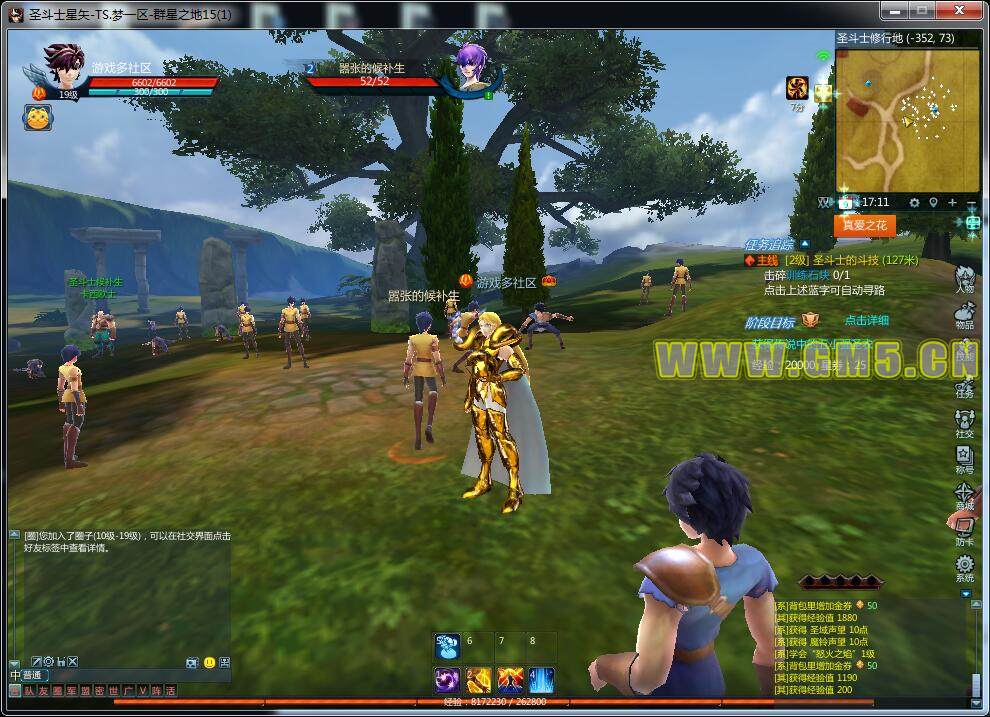Activate the blue ice pillar skill
This screenshot has width=990, height=717.
[x=541, y=681]
